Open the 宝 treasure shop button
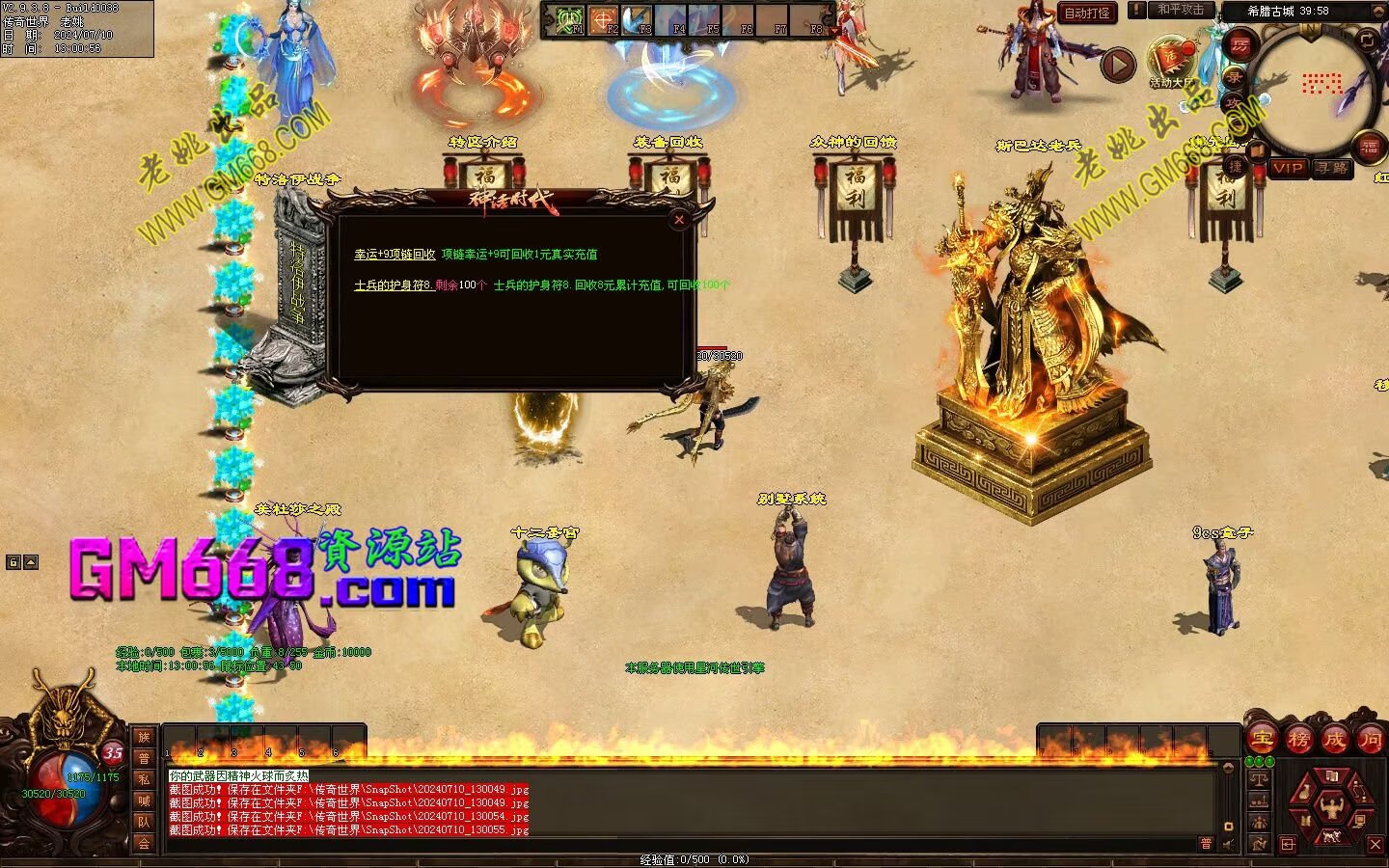Screen dimensions: 1389x868 pos(1262,740)
